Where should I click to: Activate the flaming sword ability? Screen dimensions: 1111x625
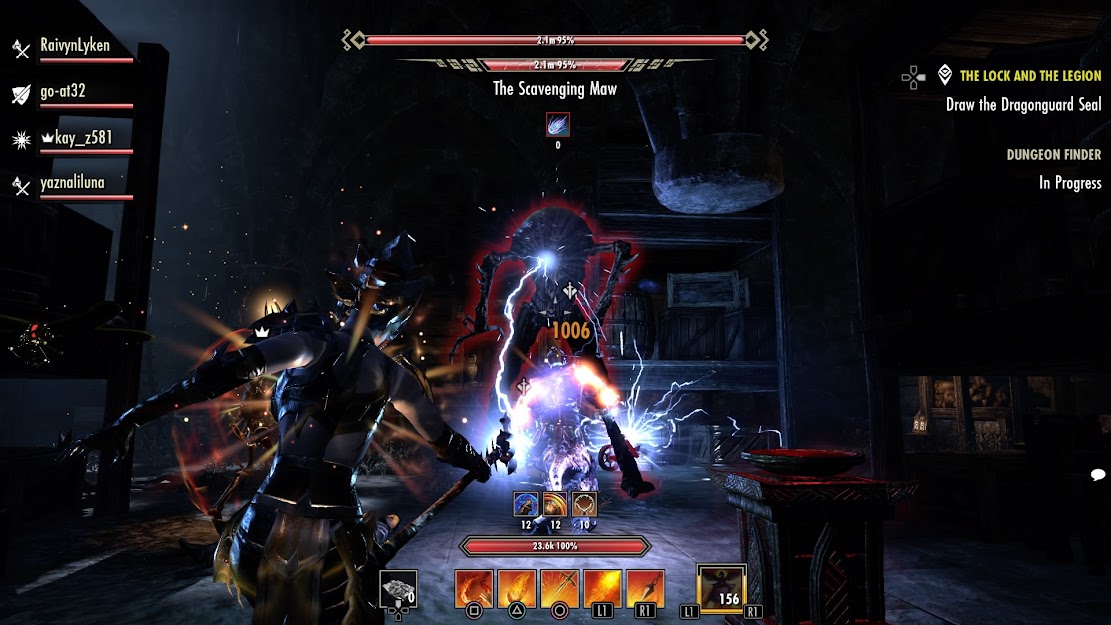(560, 589)
